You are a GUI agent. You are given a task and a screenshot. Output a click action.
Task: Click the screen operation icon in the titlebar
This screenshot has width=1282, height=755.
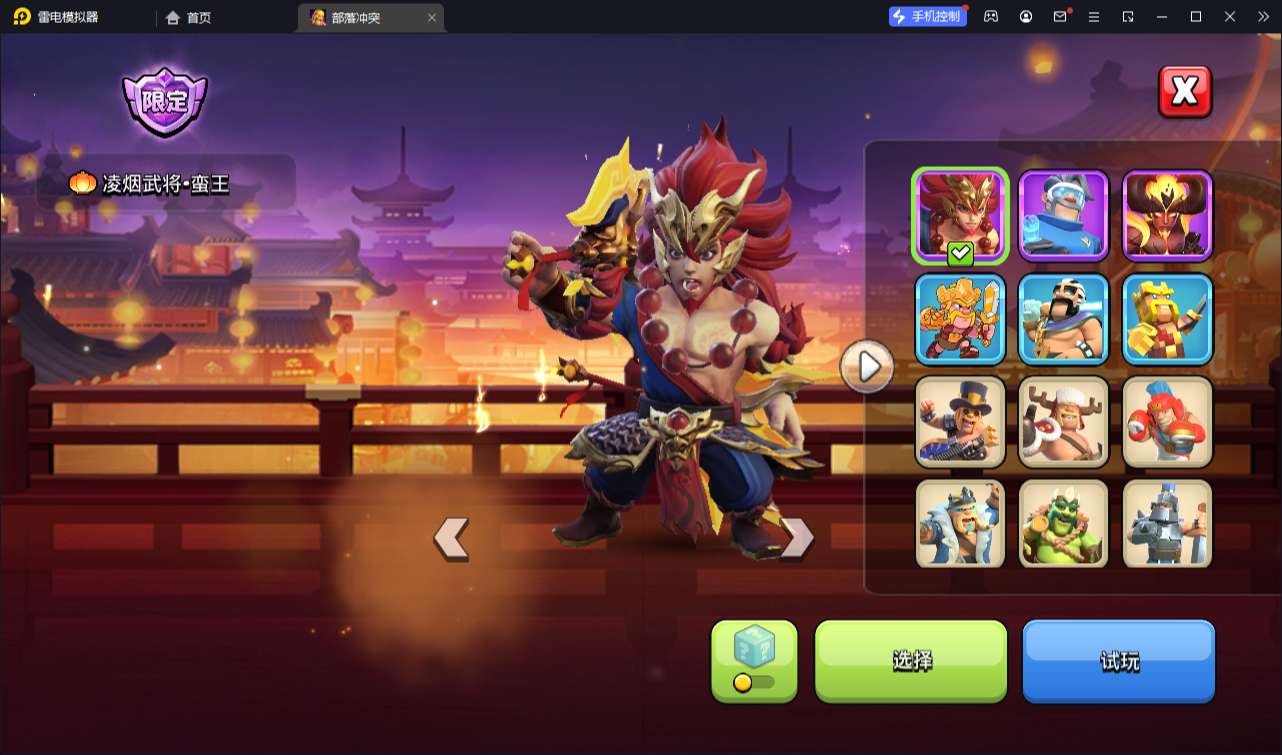(x=1130, y=17)
